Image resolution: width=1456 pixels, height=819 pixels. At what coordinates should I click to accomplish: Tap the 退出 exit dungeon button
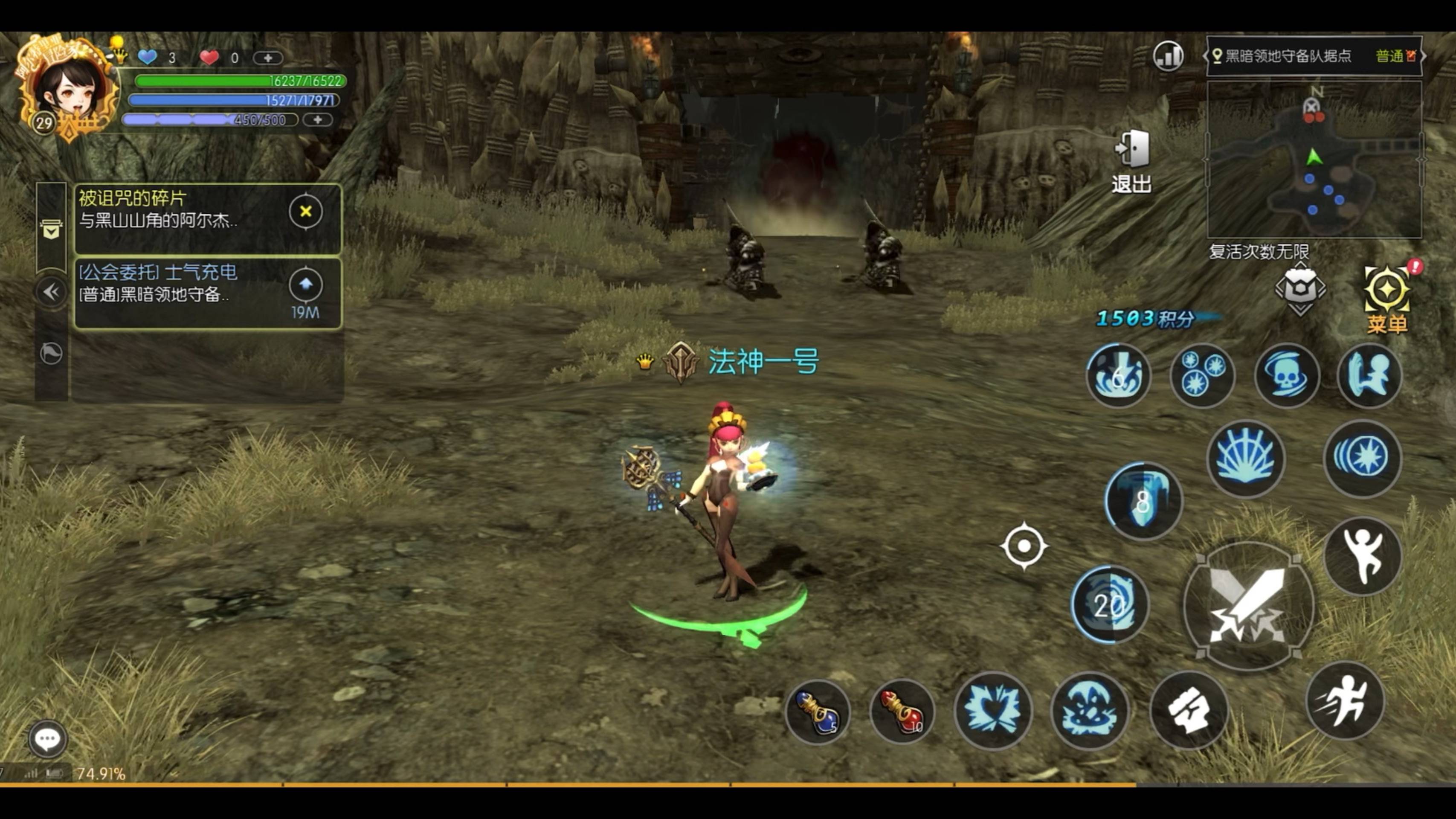pyautogui.click(x=1131, y=160)
